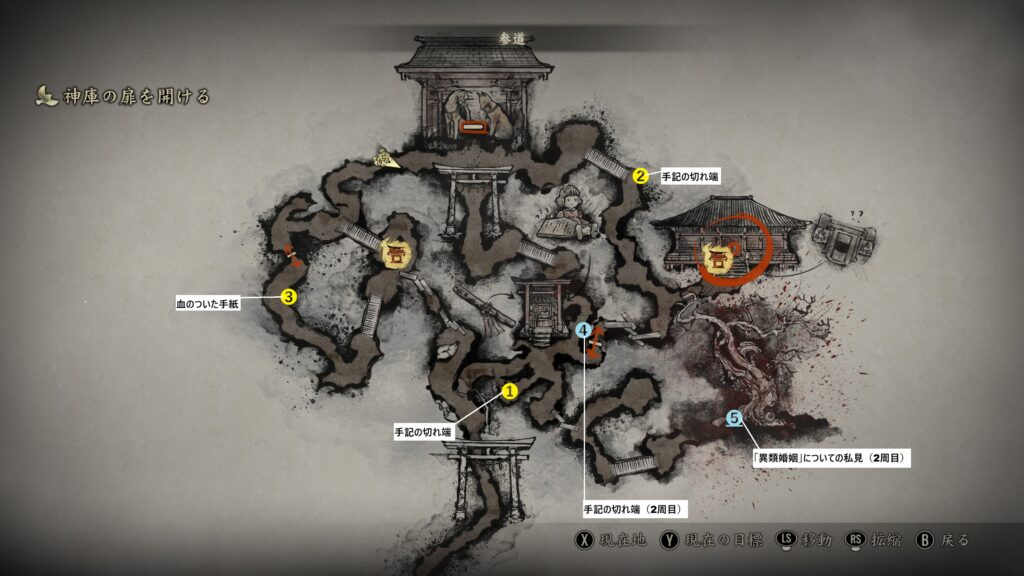1024x576 pixels.
Task: Click the yellow player position arrow
Action: click(x=385, y=157)
